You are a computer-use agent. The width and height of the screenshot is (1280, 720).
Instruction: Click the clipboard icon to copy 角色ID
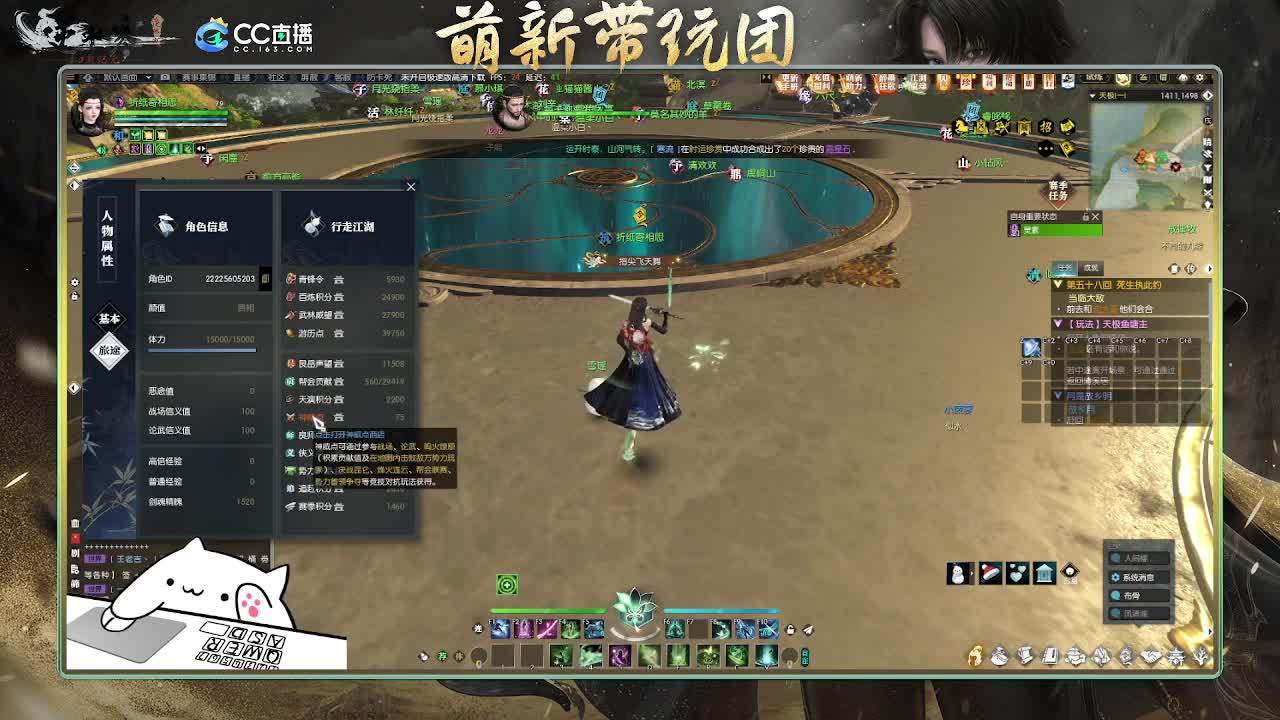coord(265,278)
